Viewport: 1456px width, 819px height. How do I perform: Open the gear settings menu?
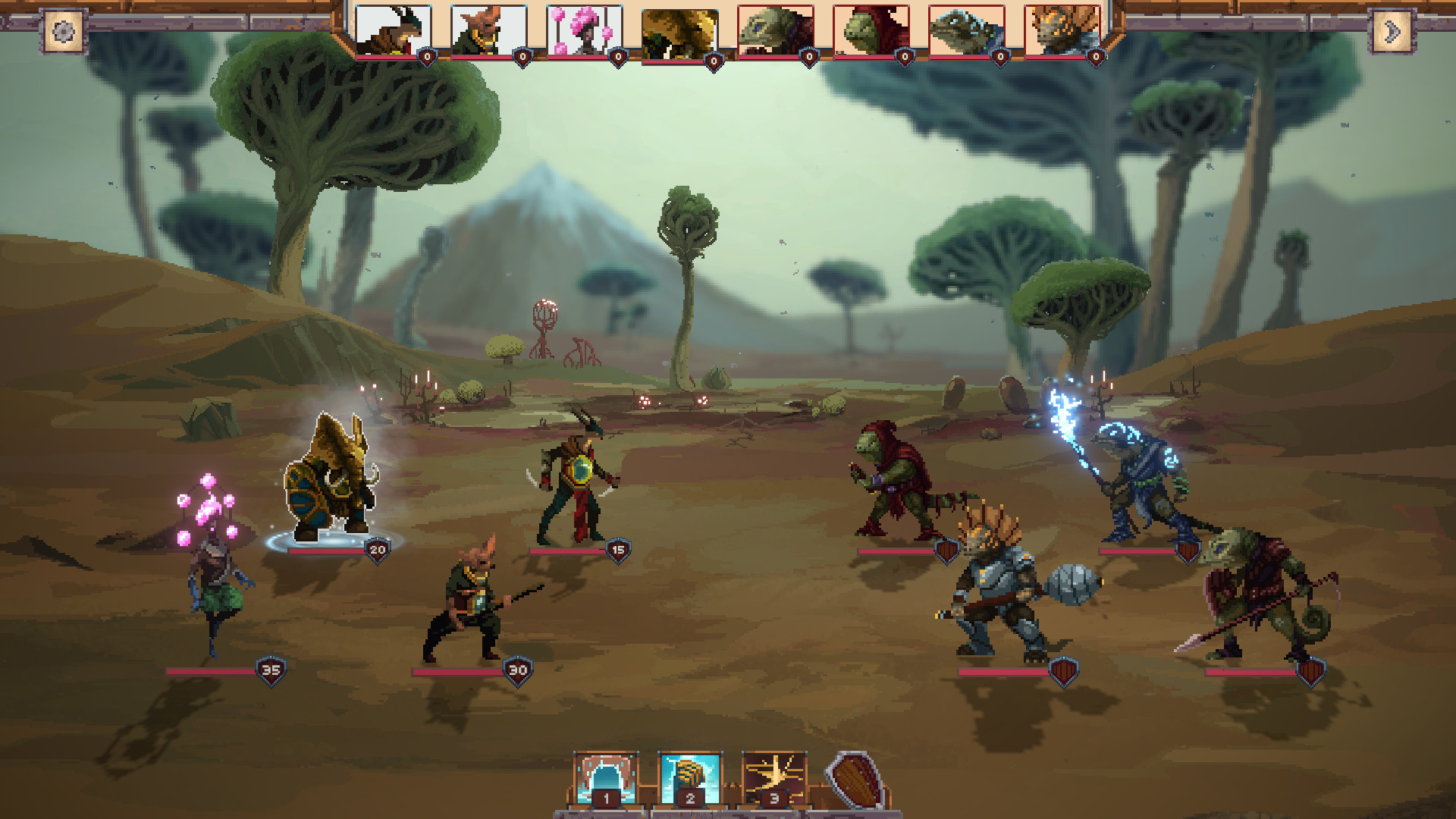coord(64,32)
